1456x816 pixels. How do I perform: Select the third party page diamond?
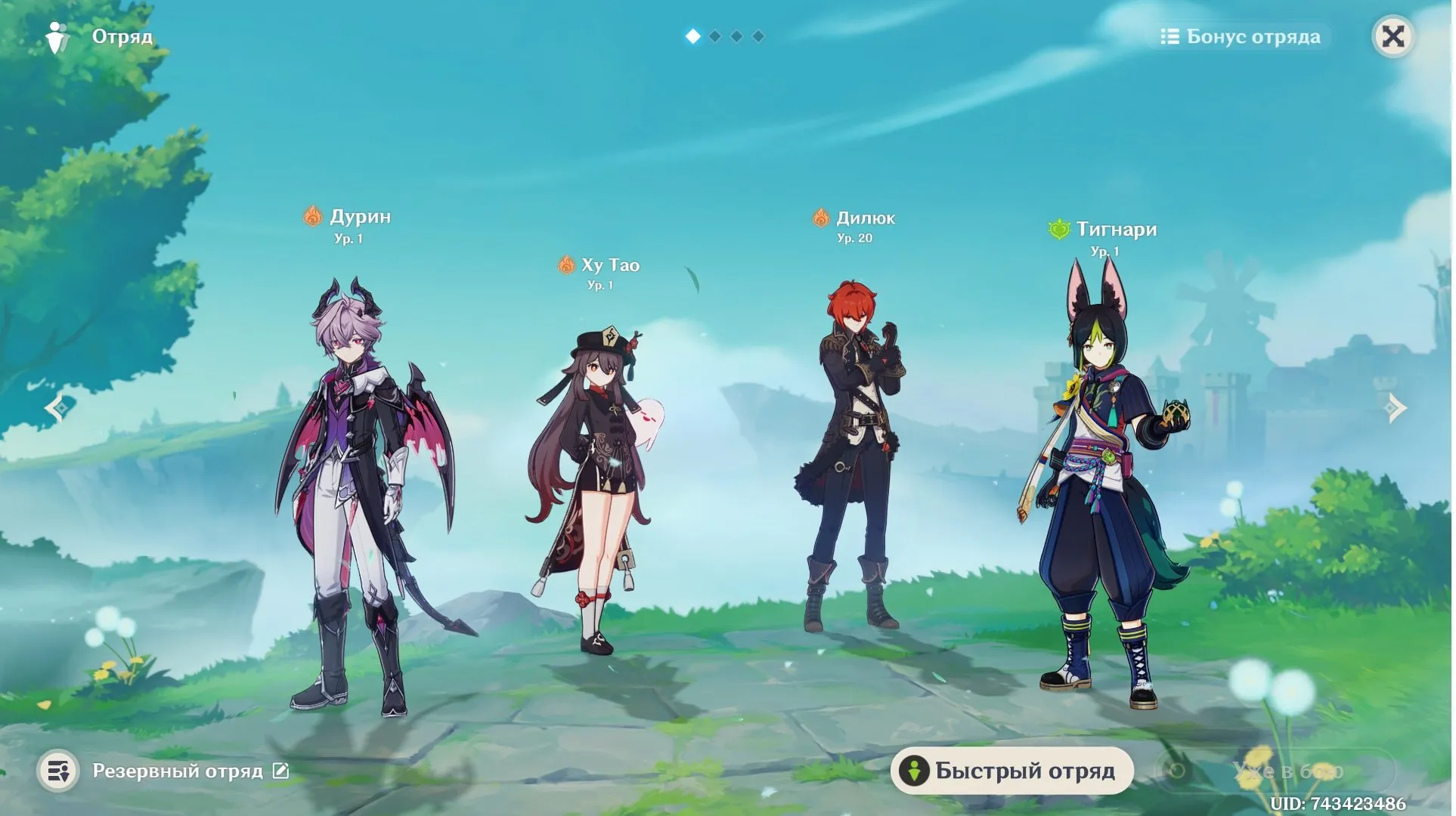pos(736,35)
